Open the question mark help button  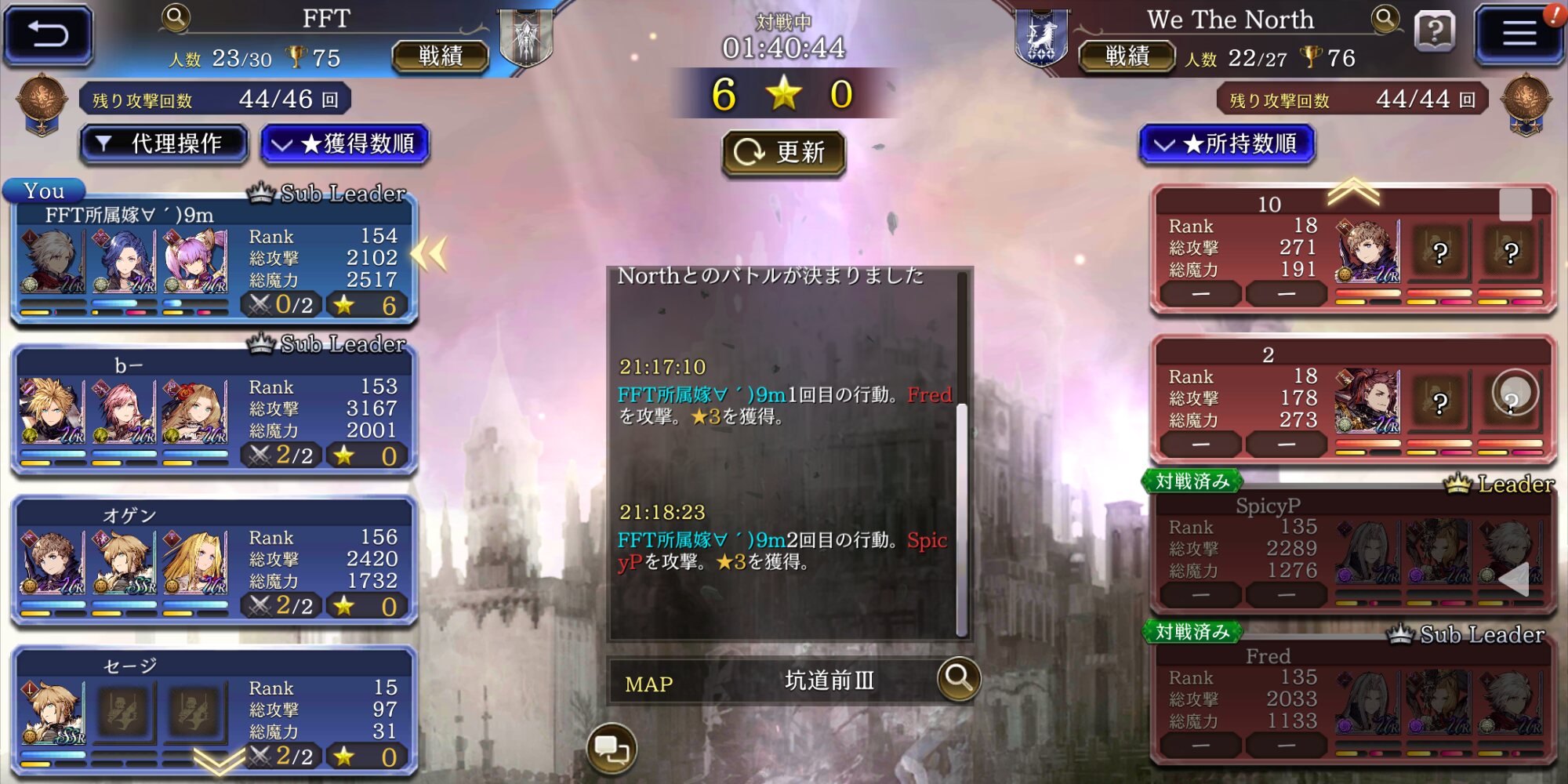pos(1434,33)
